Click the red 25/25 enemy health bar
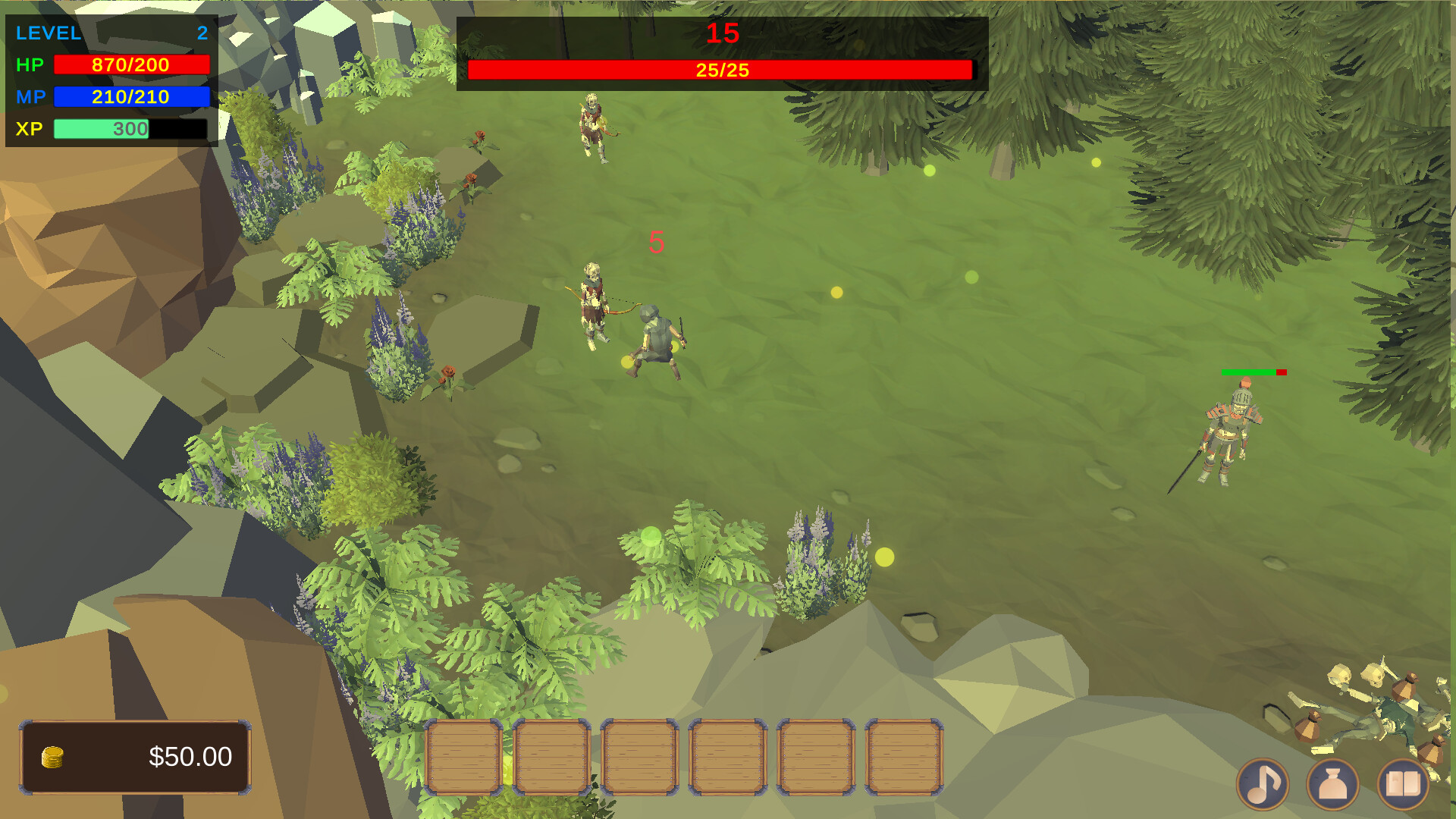The height and width of the screenshot is (819, 1456). coord(720,70)
